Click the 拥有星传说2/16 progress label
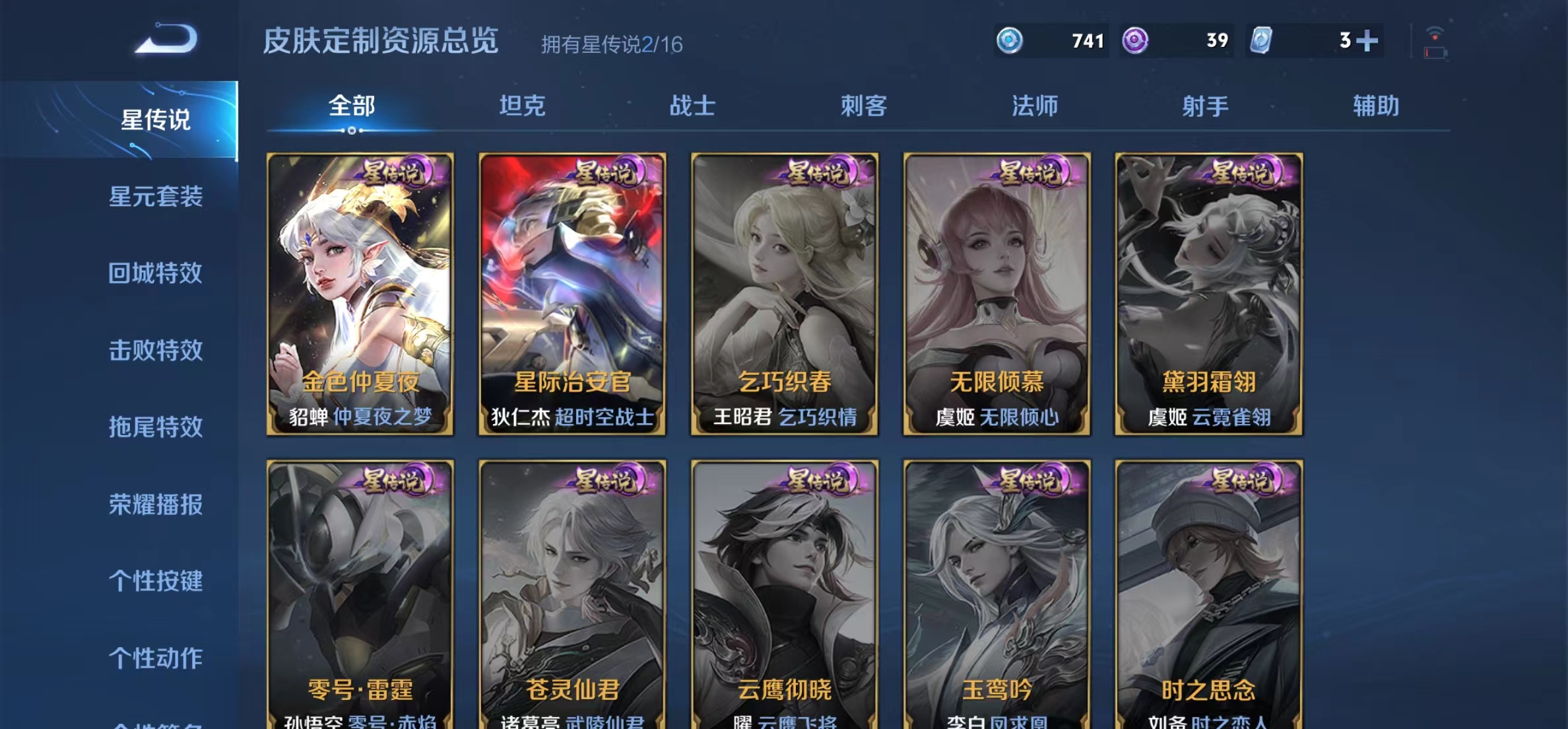This screenshot has width=1568, height=729. (x=614, y=45)
